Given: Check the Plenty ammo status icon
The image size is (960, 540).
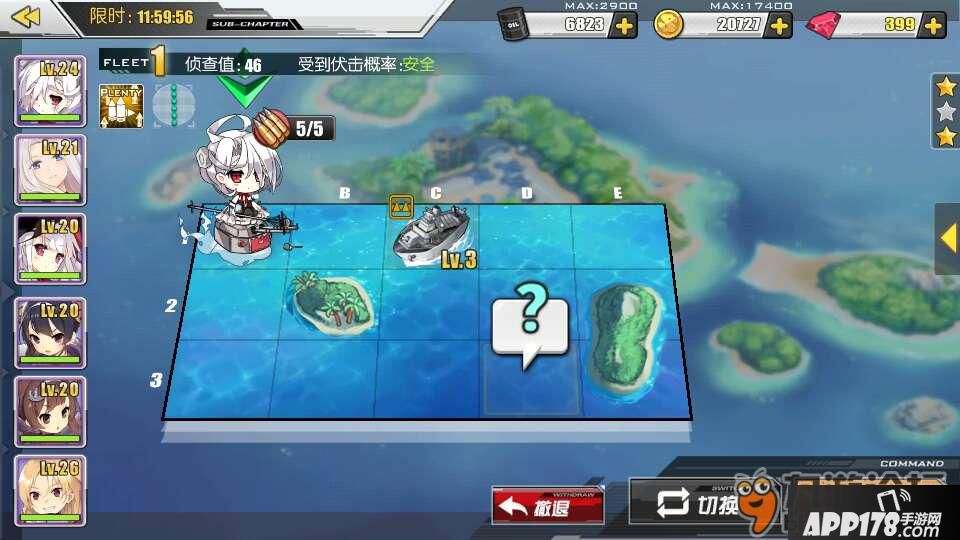Looking at the screenshot, I should (x=121, y=105).
